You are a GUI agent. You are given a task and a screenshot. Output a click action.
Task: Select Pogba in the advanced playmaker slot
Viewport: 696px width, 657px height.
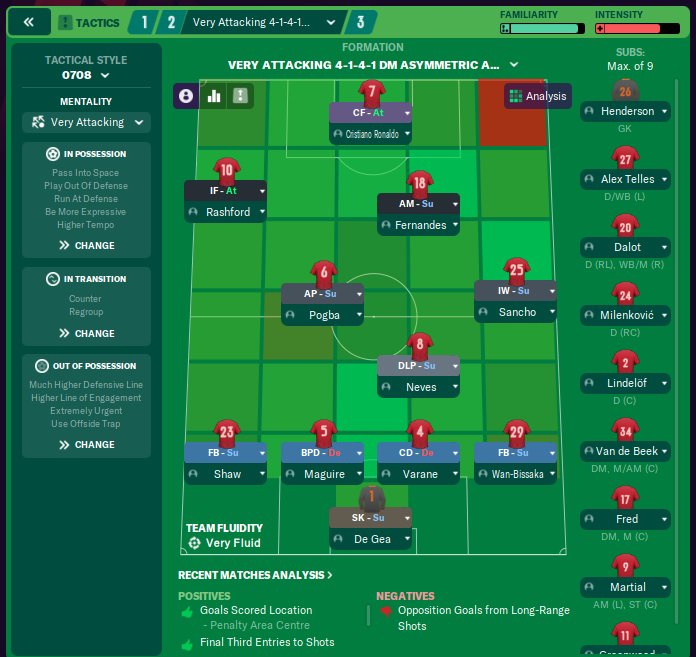click(324, 314)
